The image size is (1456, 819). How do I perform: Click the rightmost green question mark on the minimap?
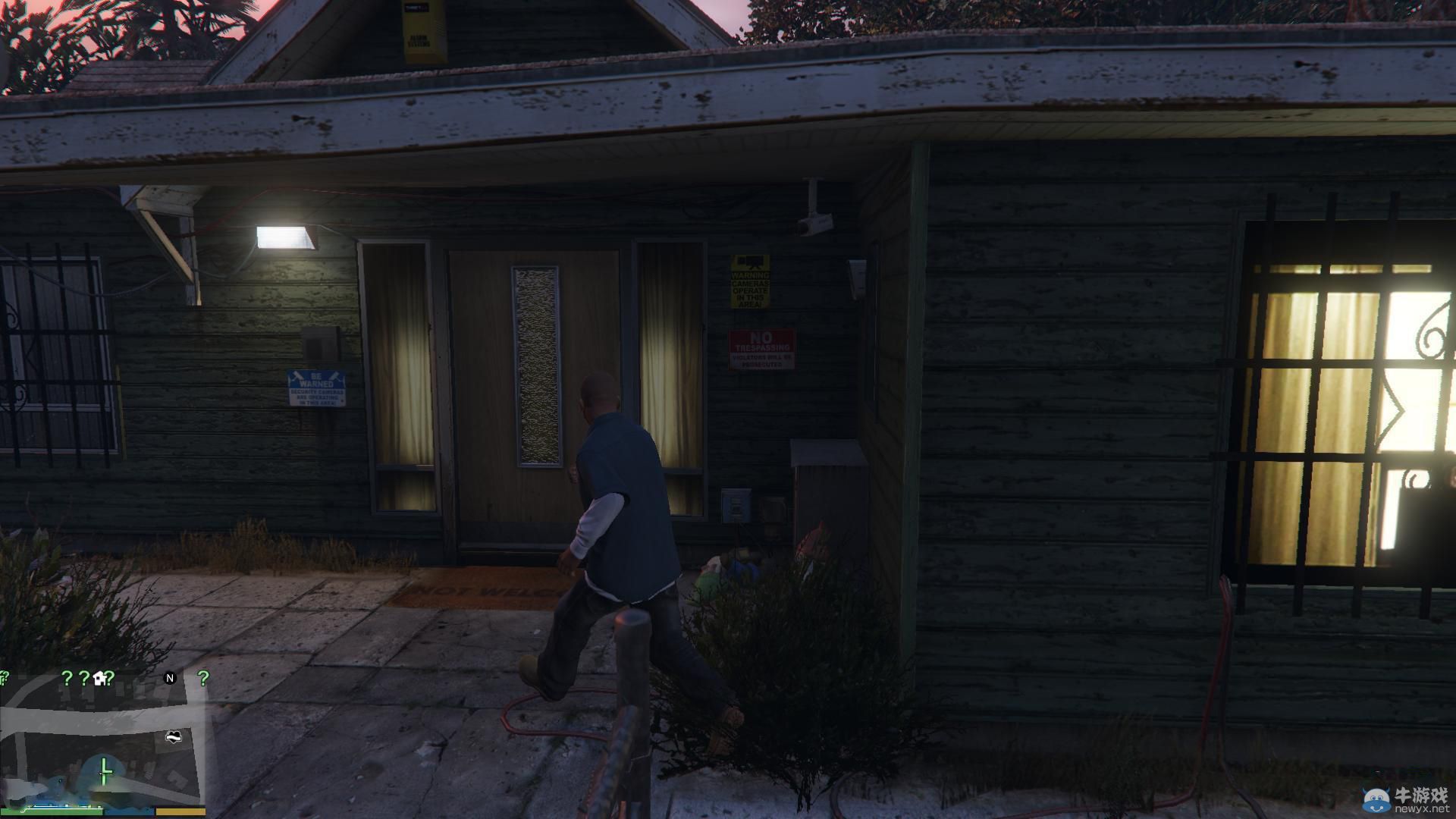[x=203, y=677]
